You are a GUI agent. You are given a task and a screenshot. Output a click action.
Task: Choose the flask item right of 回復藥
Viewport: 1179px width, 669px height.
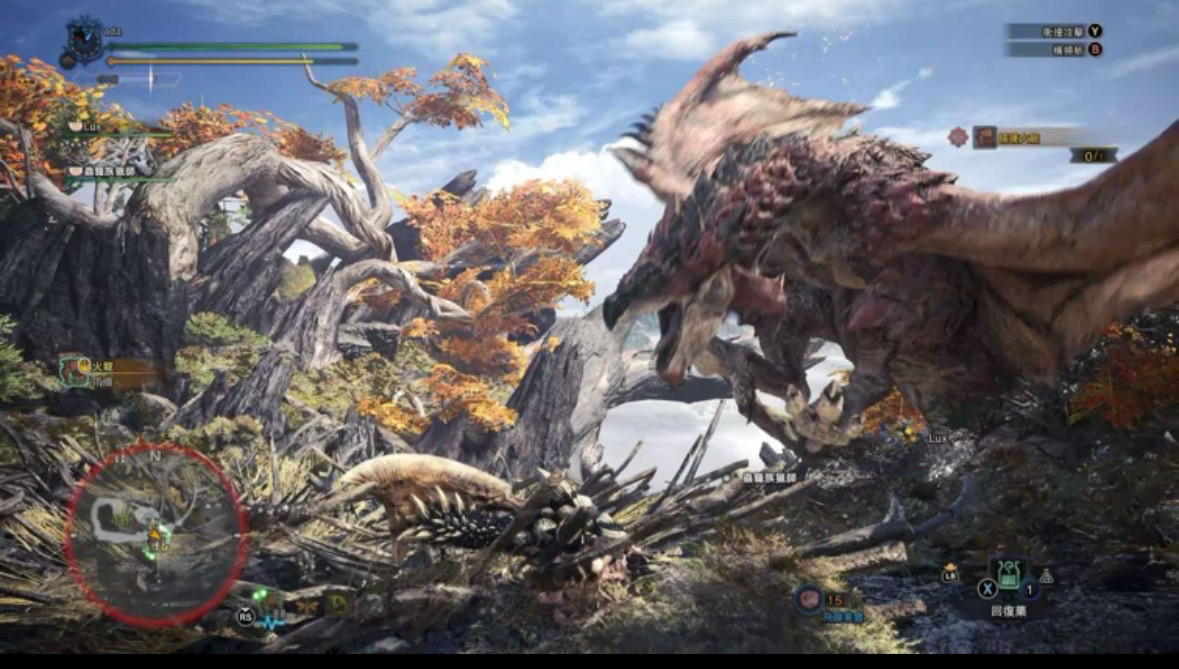click(1046, 575)
